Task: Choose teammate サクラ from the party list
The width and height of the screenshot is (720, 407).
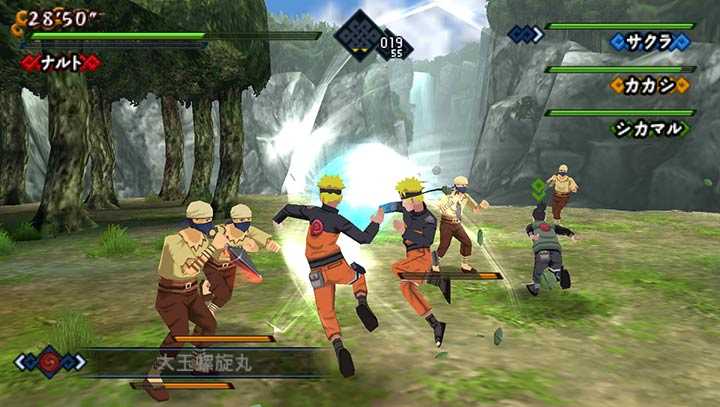Action: tap(651, 42)
